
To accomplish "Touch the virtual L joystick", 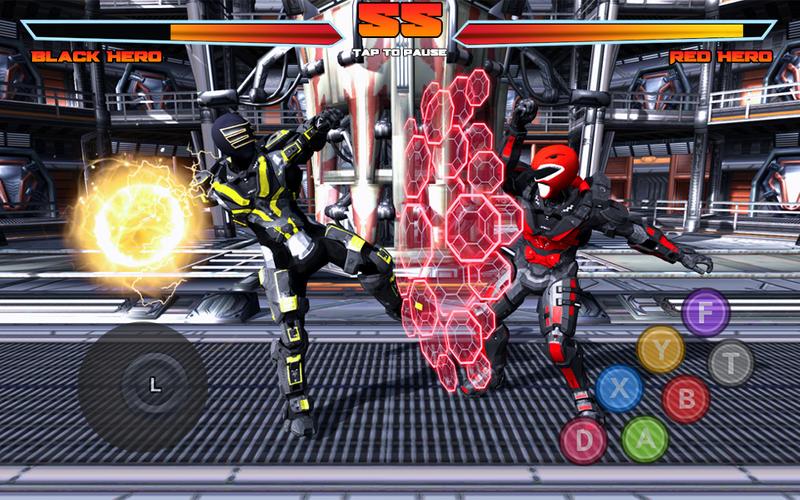I will (x=153, y=385).
